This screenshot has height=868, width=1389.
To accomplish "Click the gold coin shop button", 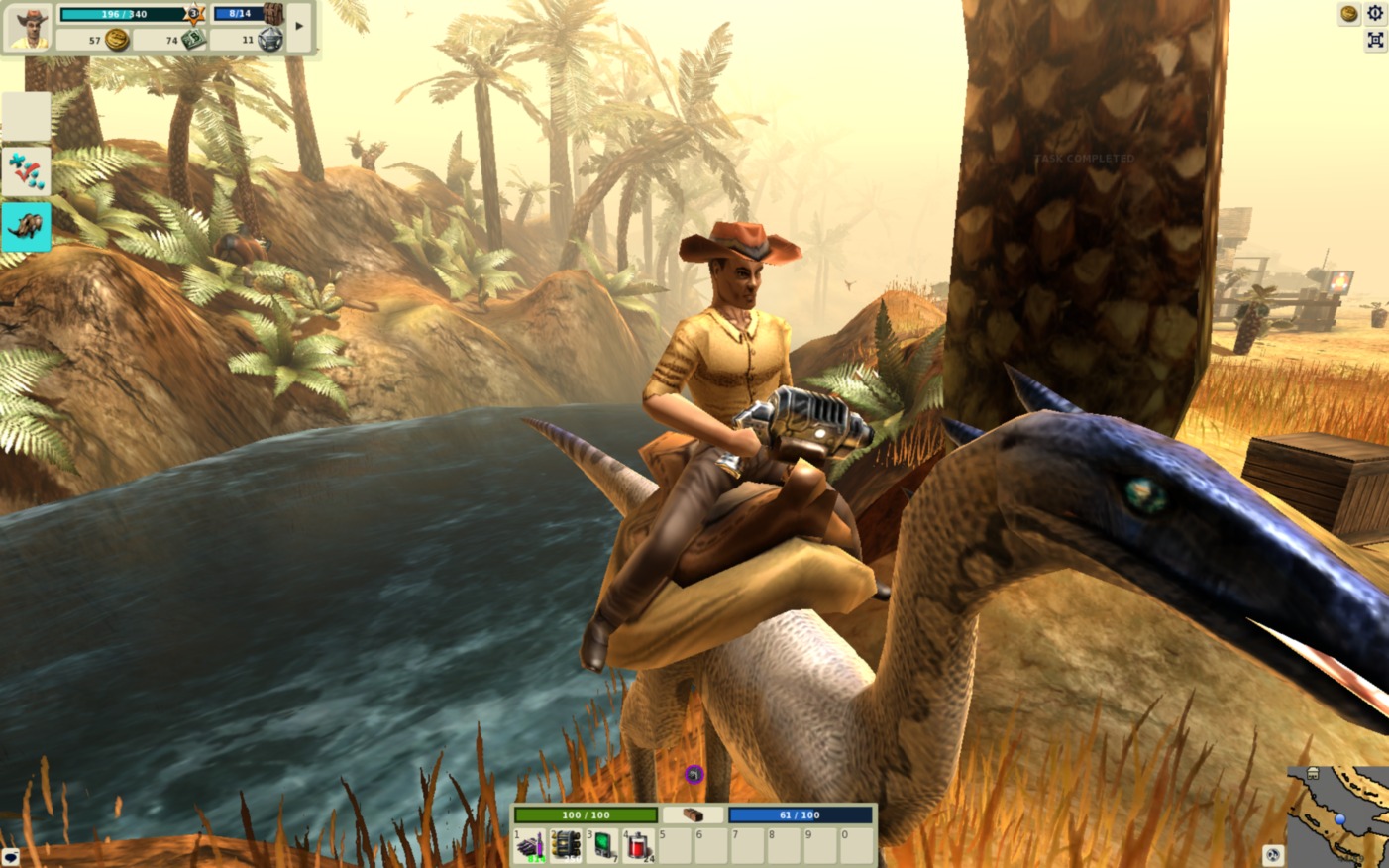I will [1348, 13].
